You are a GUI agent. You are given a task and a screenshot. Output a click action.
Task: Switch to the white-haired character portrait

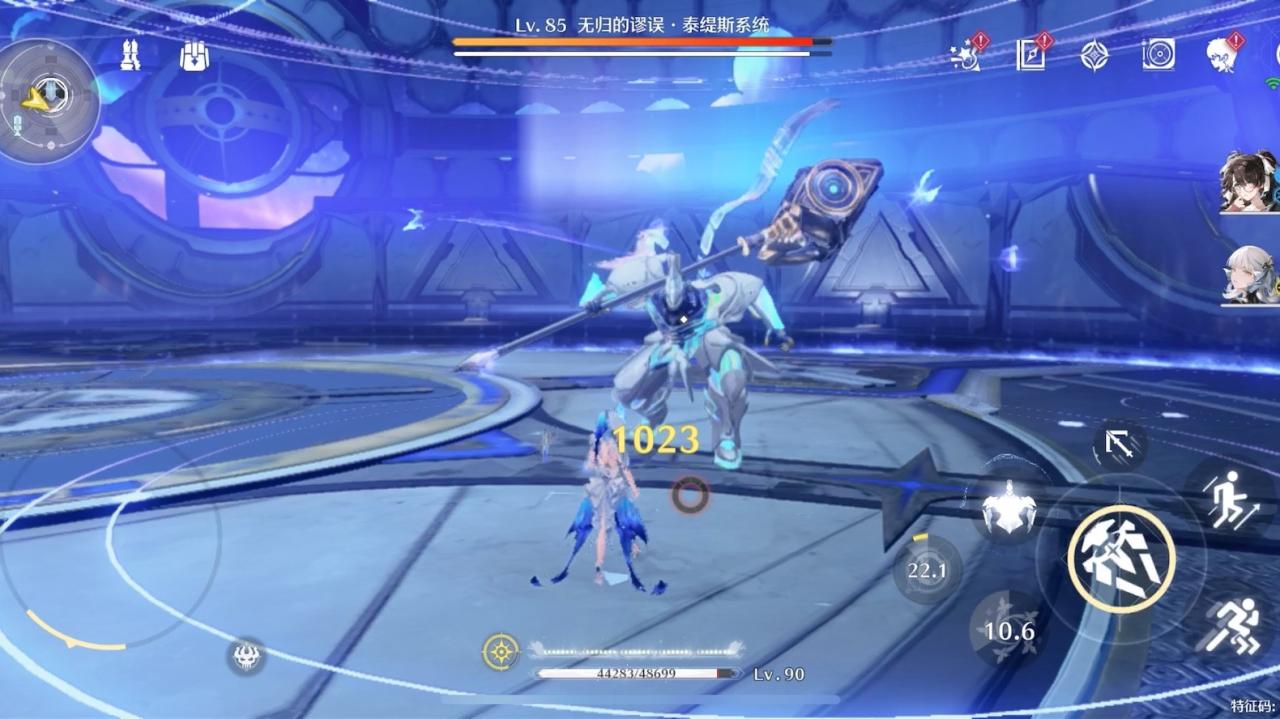[x=1248, y=275]
